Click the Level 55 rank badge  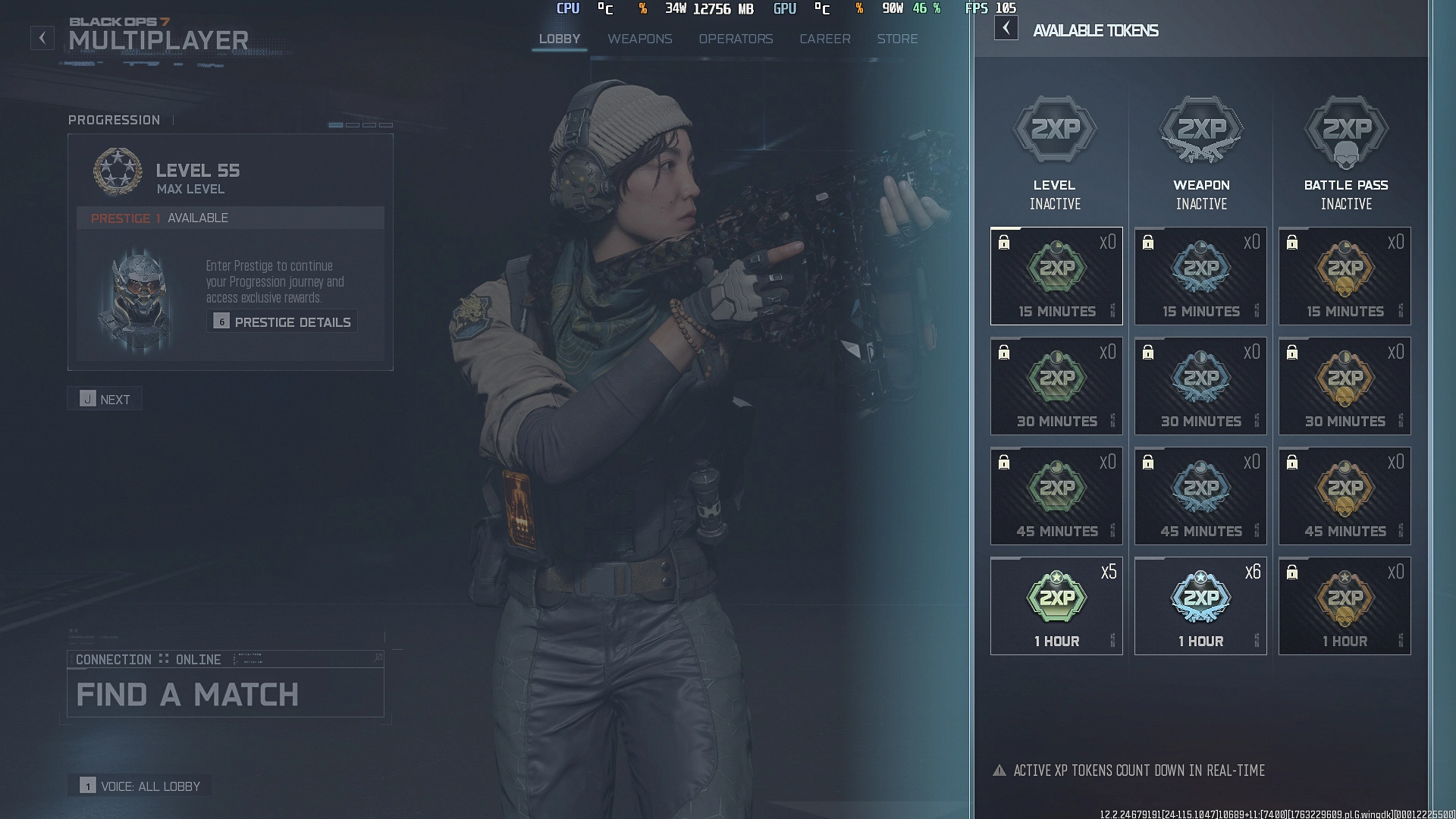coord(118,171)
